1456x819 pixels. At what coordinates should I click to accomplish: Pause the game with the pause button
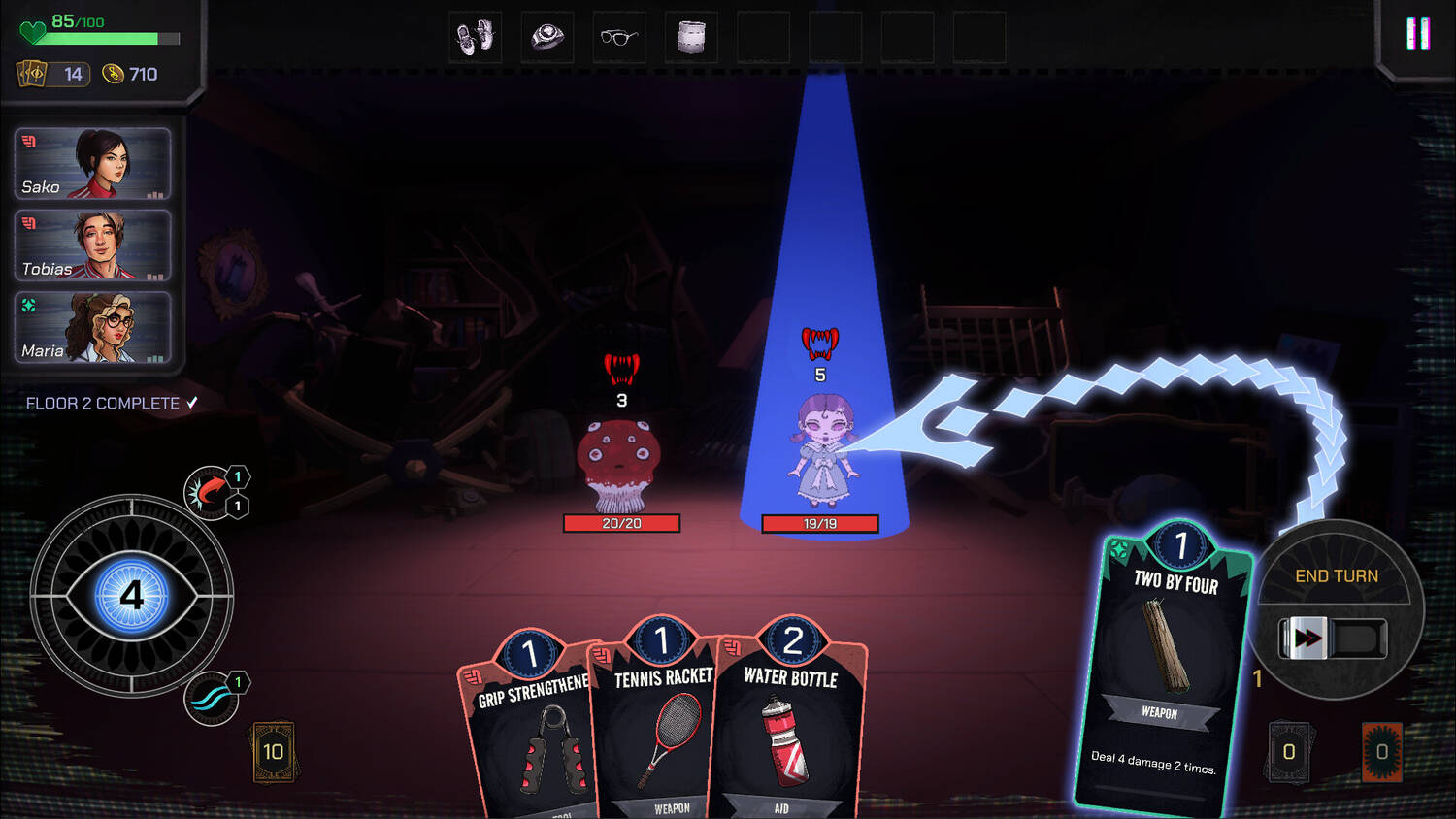1418,35
